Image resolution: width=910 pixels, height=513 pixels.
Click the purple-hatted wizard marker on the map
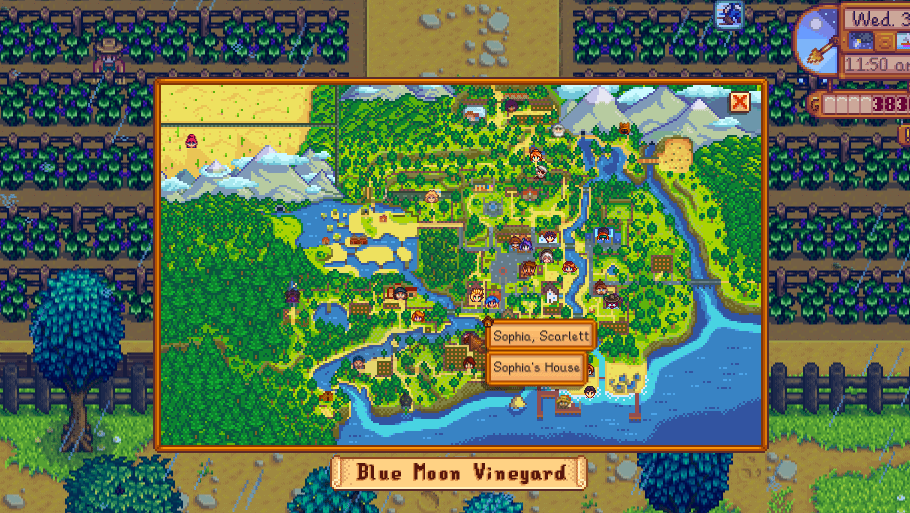(x=292, y=293)
